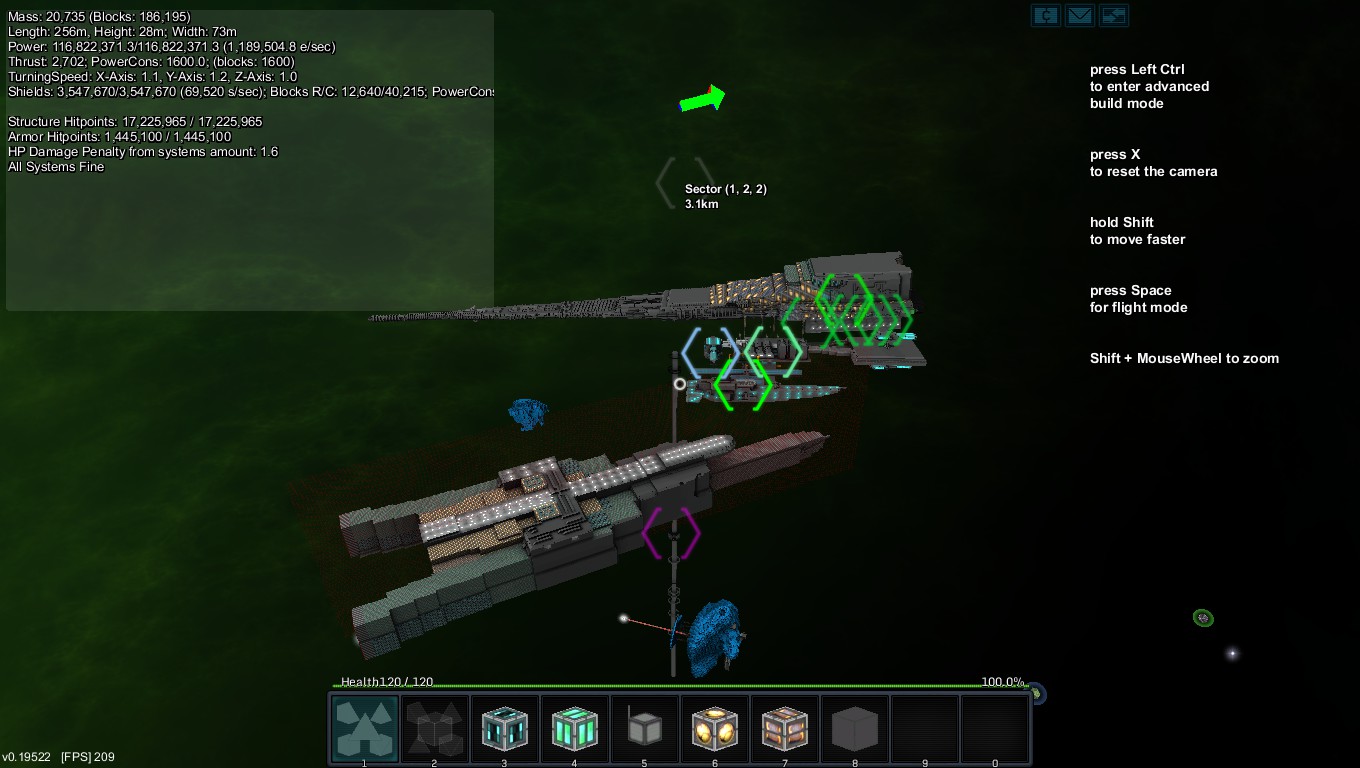Select the multi-shape block slot in hotbar
This screenshot has height=768, width=1360.
(364, 728)
